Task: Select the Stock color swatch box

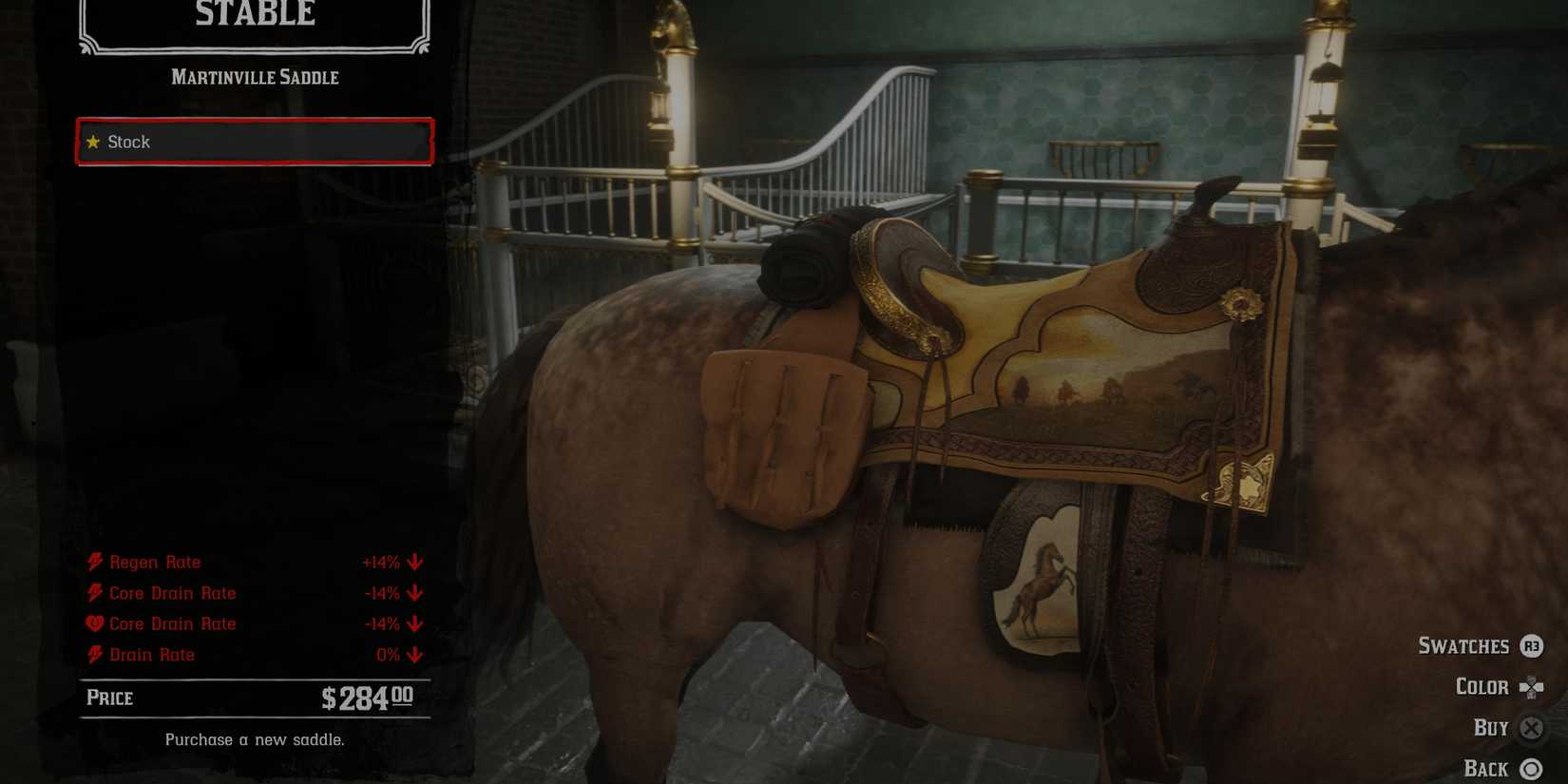Action: click(254, 143)
